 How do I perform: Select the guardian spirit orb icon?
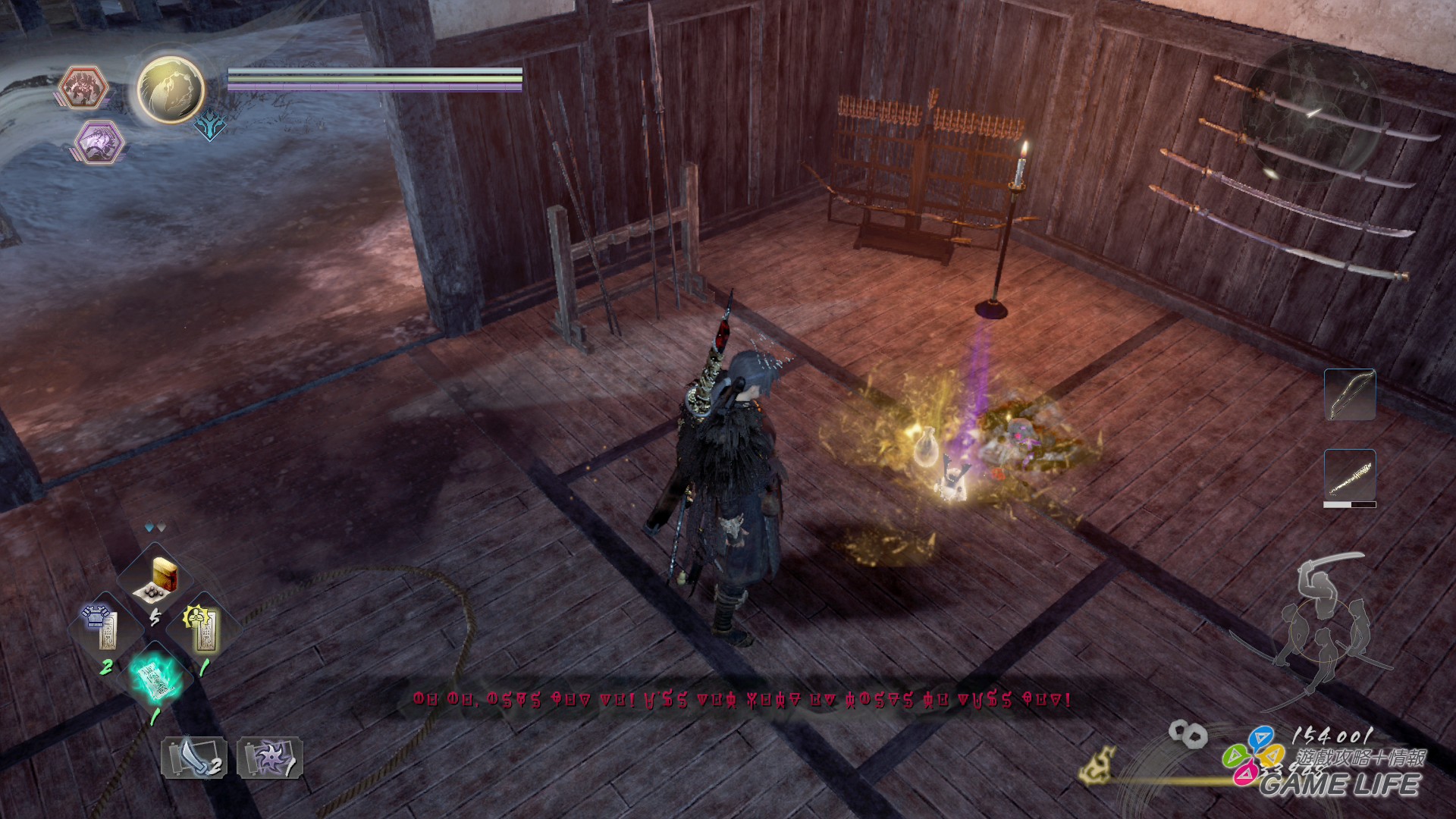(x=168, y=87)
